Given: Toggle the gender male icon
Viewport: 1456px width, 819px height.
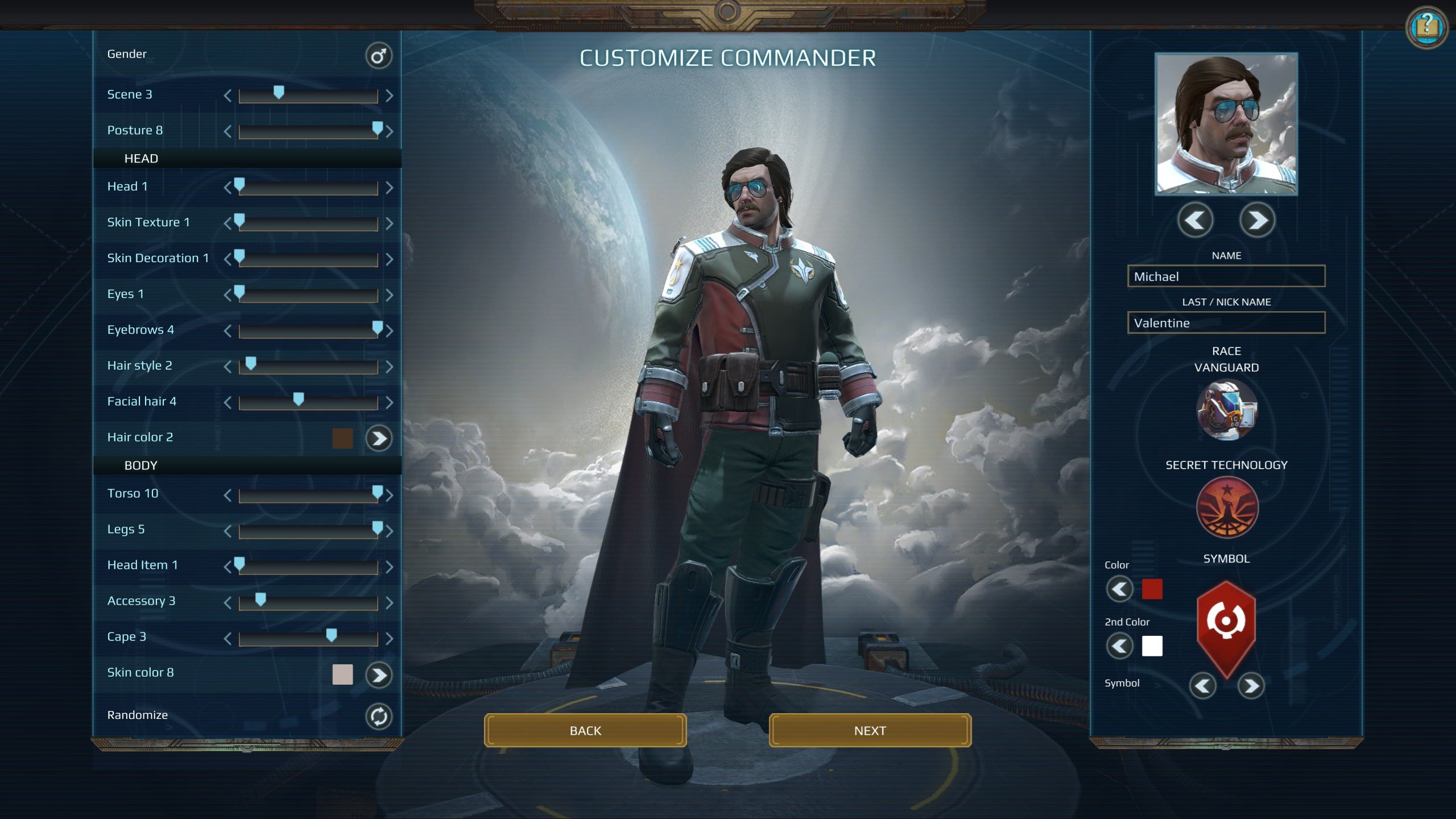Looking at the screenshot, I should pos(379,55).
